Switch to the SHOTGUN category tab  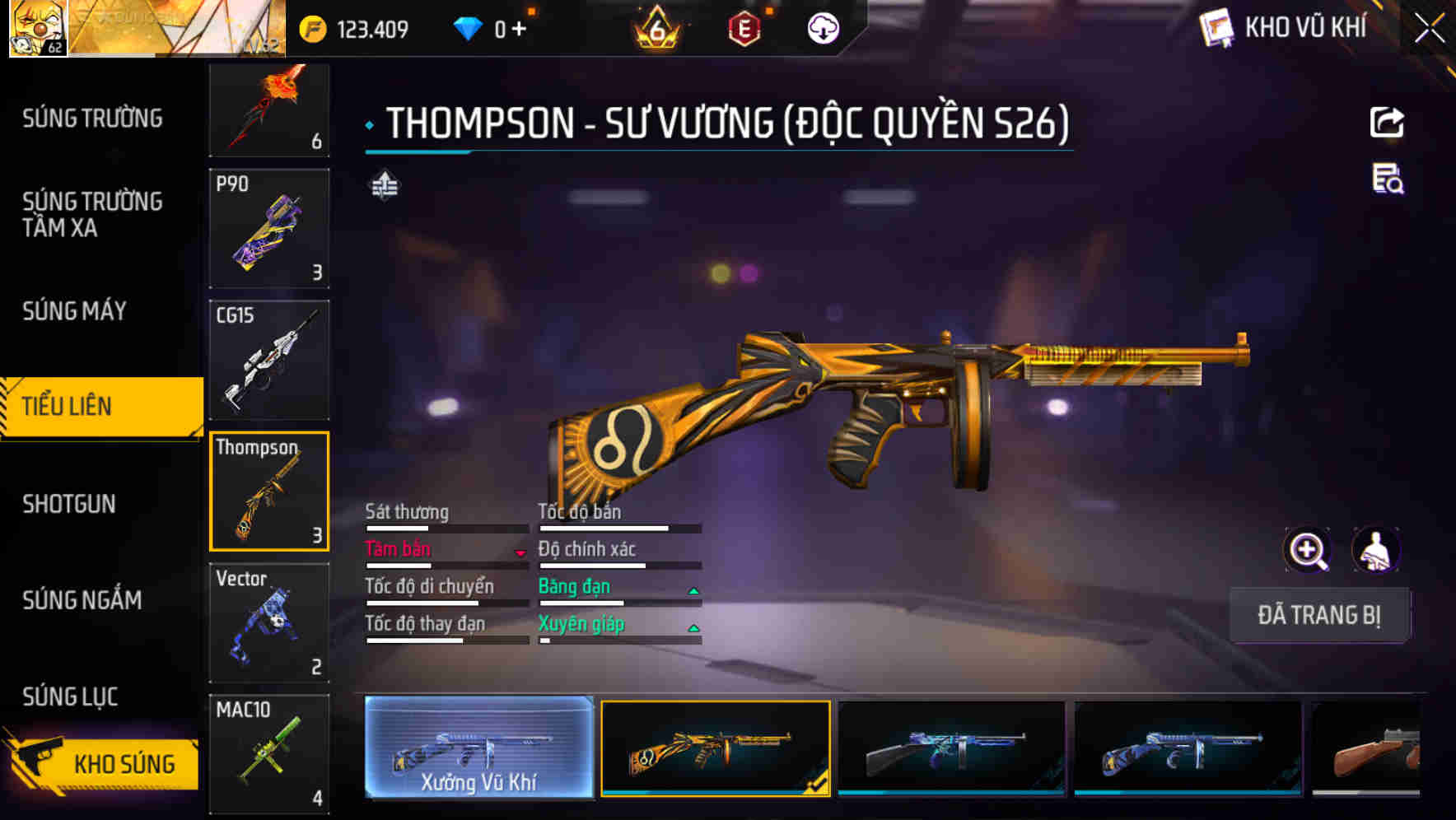click(x=70, y=504)
